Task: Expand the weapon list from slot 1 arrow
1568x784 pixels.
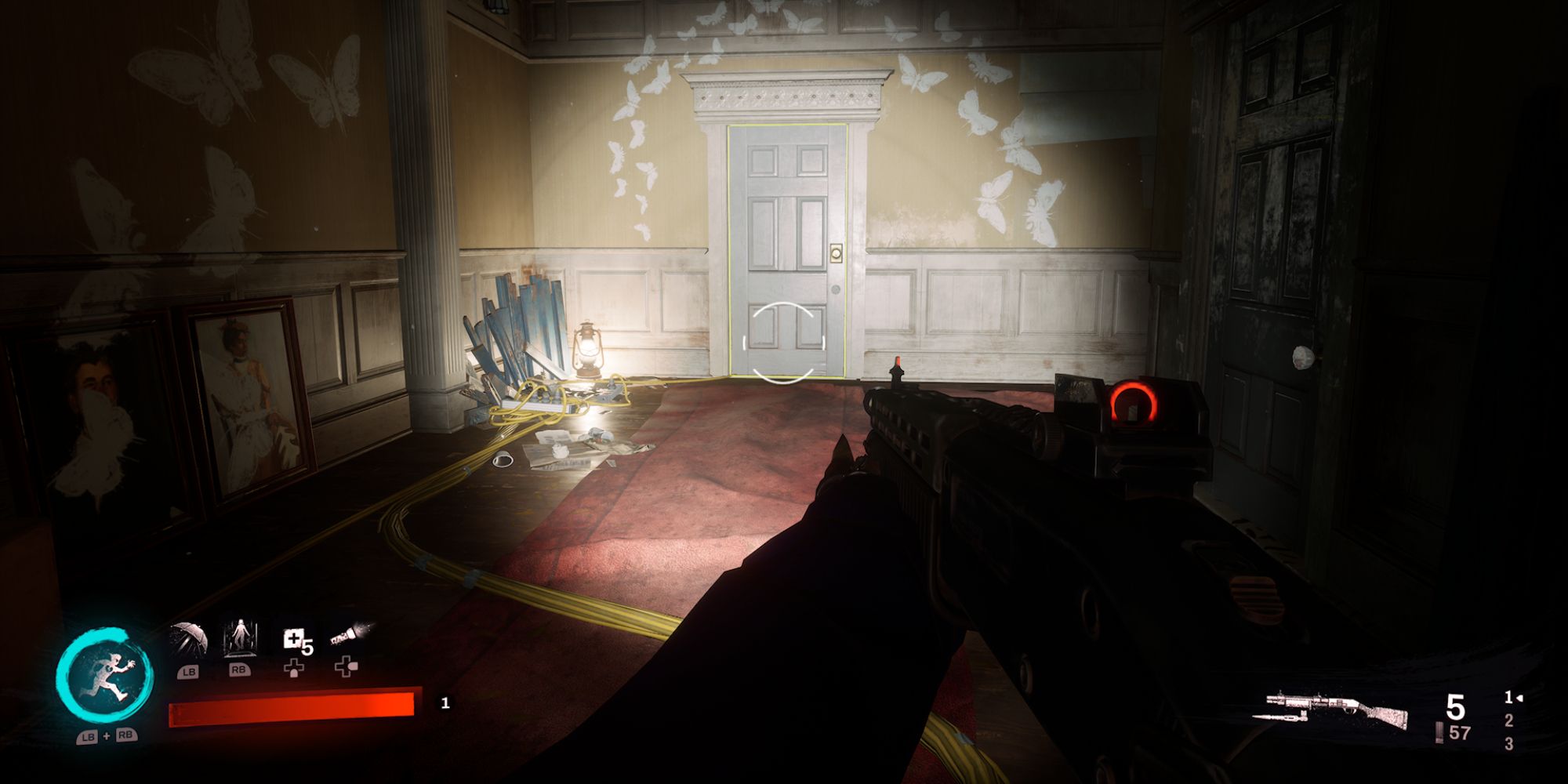Action: (1519, 698)
